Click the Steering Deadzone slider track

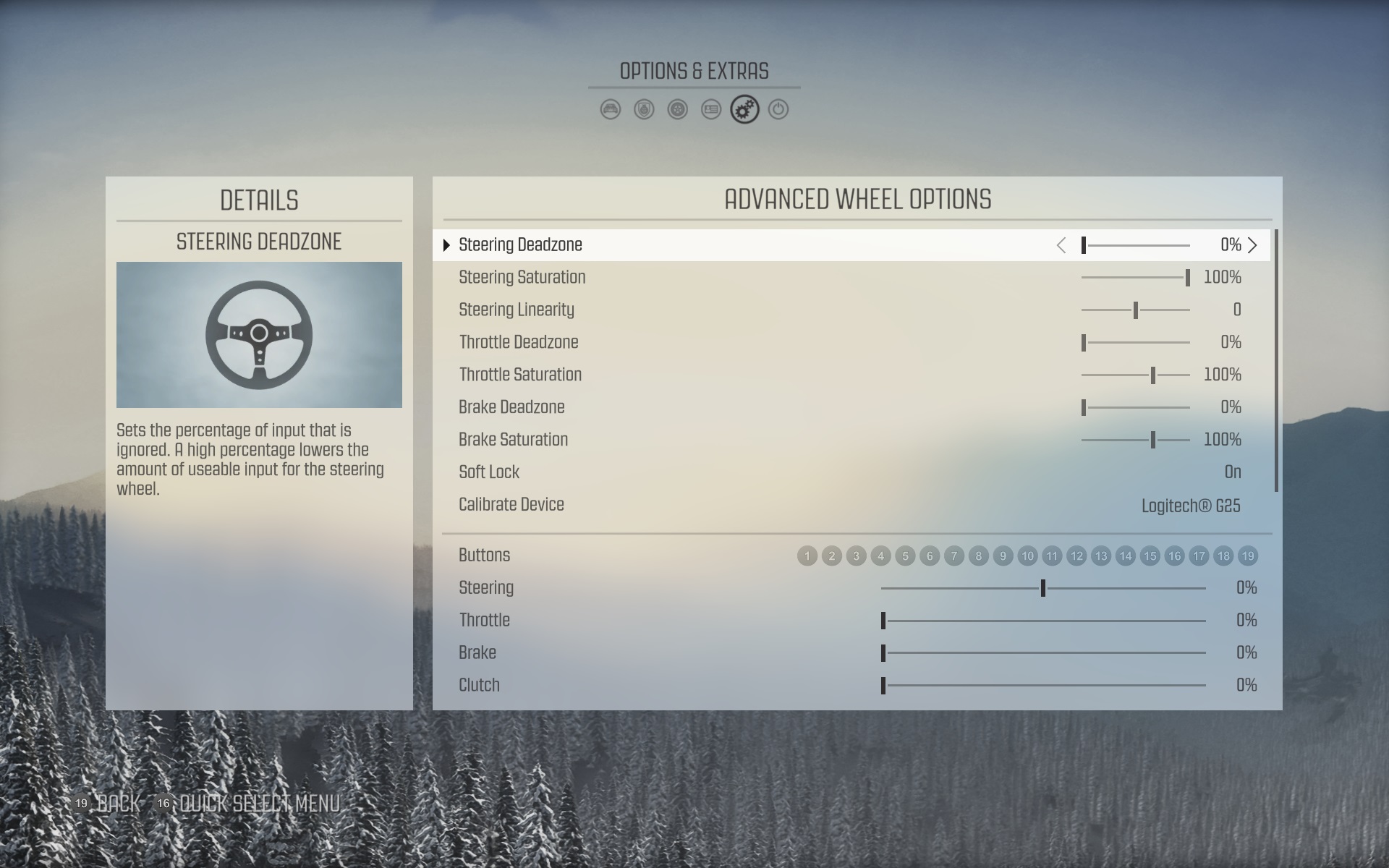click(1136, 245)
